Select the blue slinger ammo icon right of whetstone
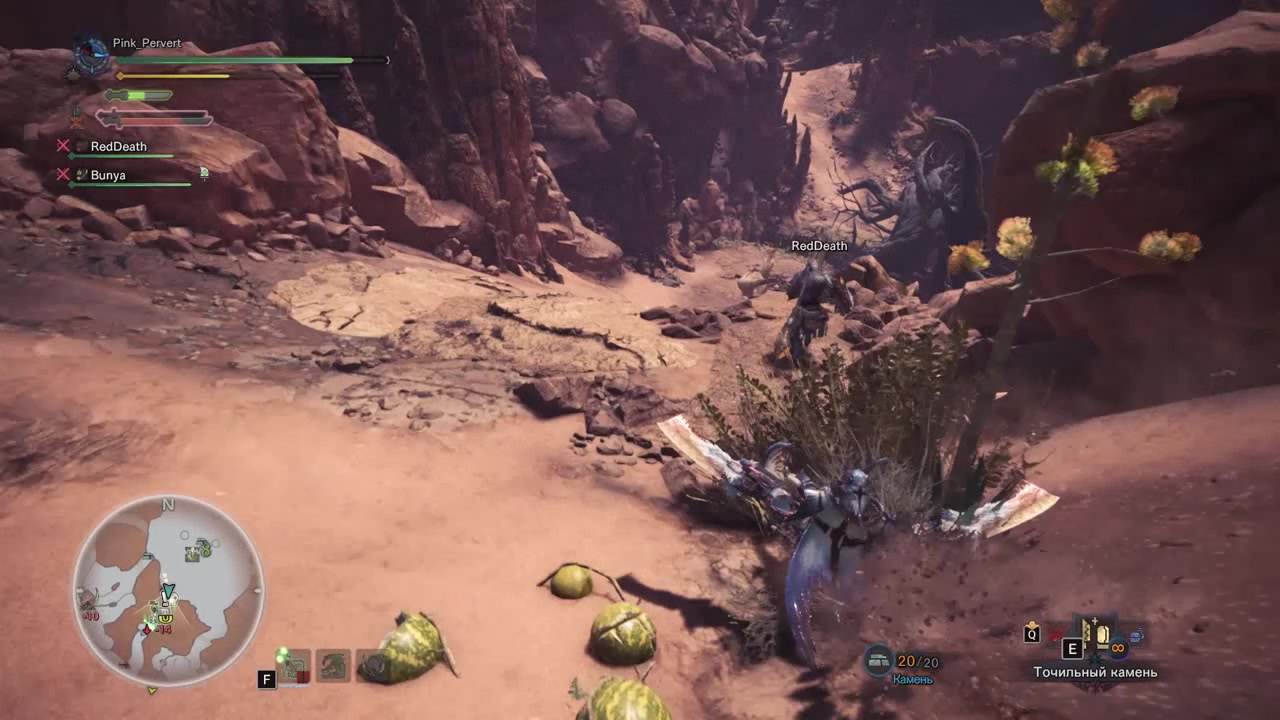1280x720 pixels. pyautogui.click(x=1136, y=636)
